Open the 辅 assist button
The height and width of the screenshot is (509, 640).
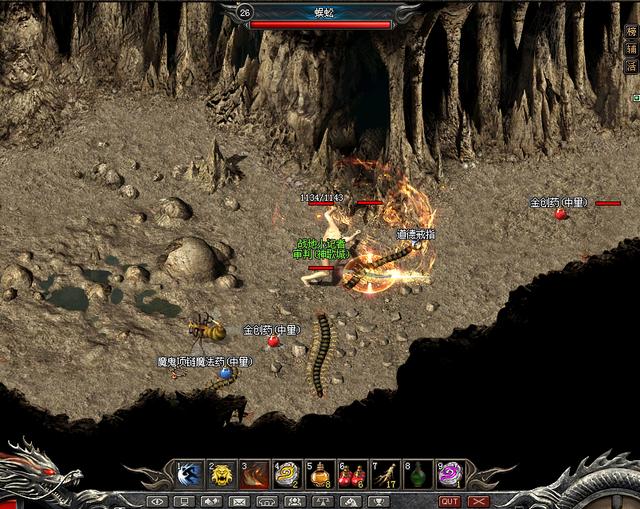pyautogui.click(x=631, y=47)
